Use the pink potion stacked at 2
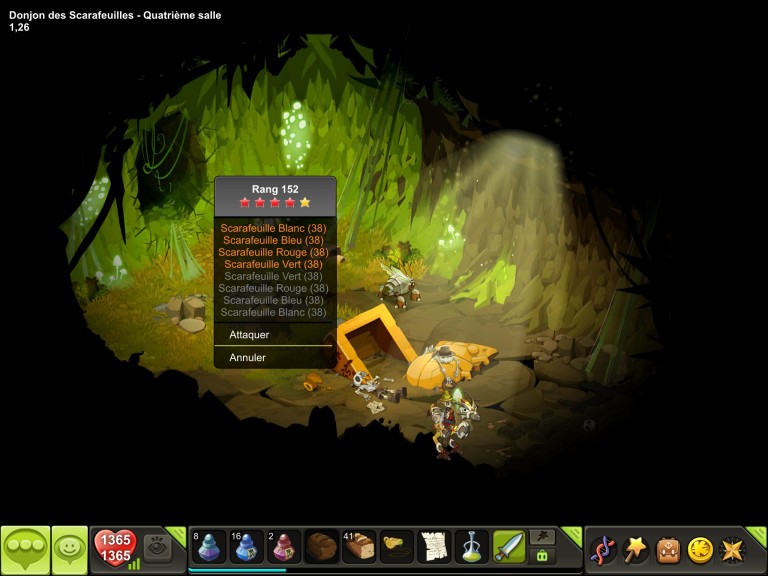This screenshot has height=576, width=768. [284, 547]
